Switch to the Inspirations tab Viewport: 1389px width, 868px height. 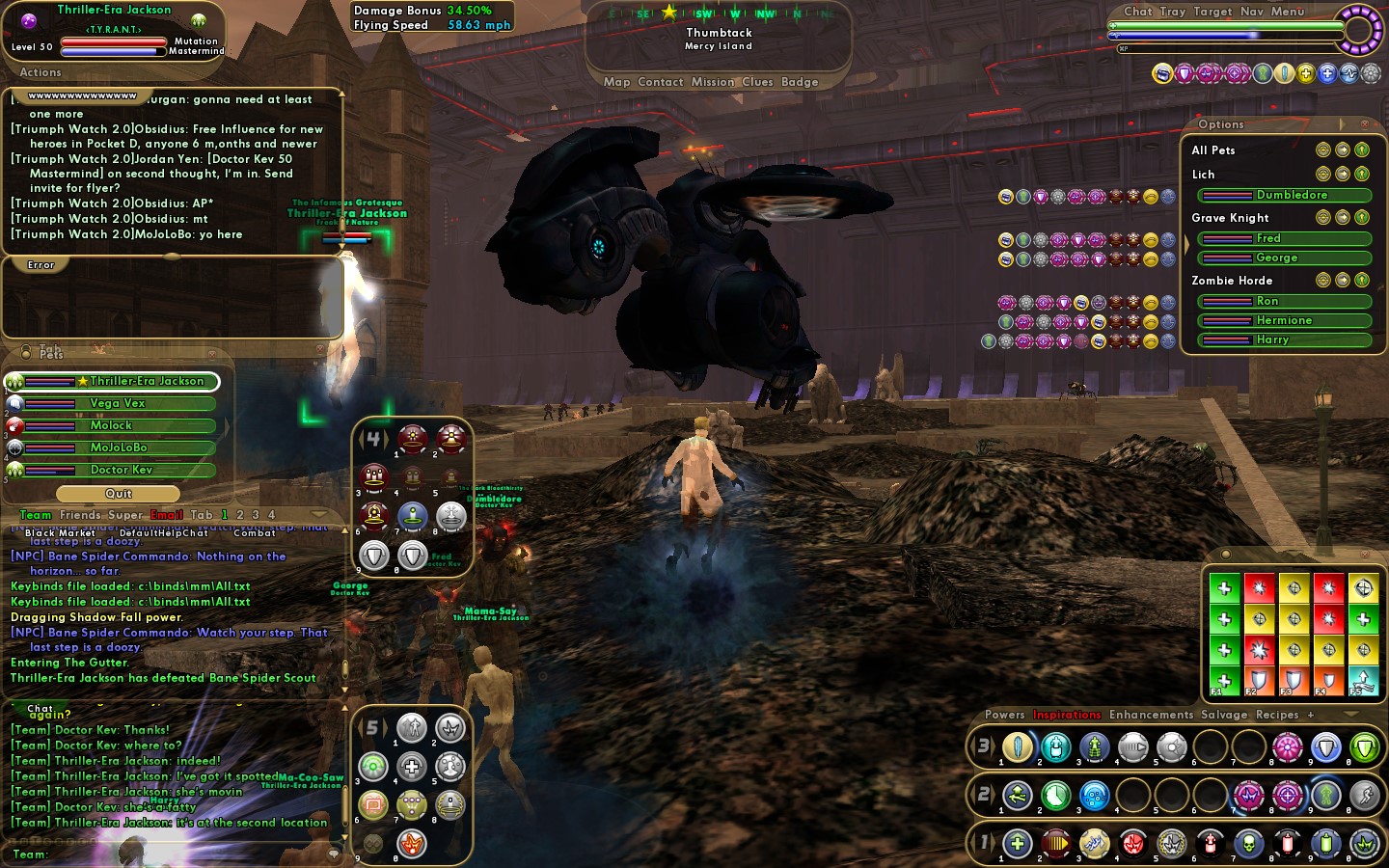point(1067,715)
